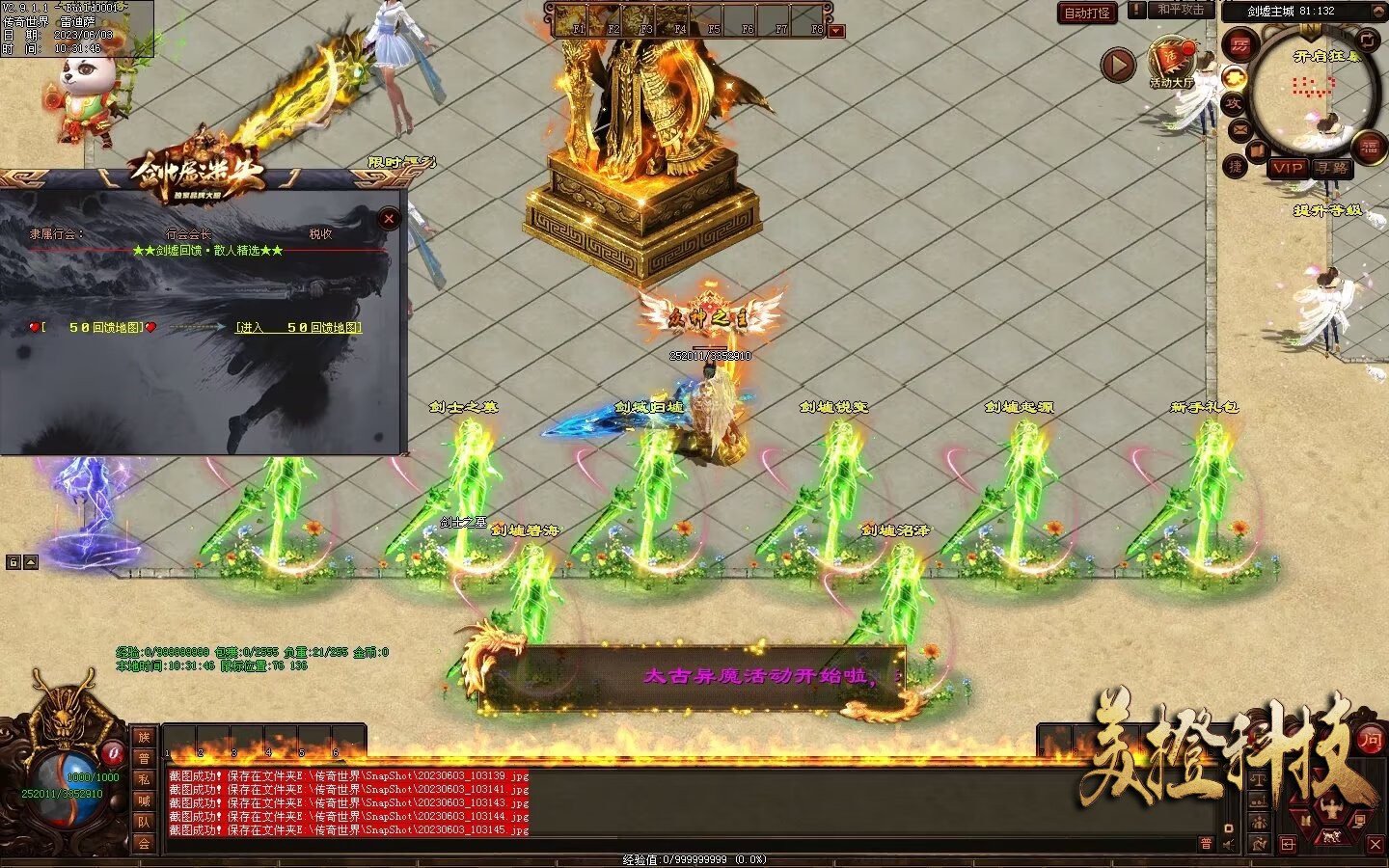Select the 喊 shout chat channel
This screenshot has height=868, width=1389.
click(x=144, y=800)
